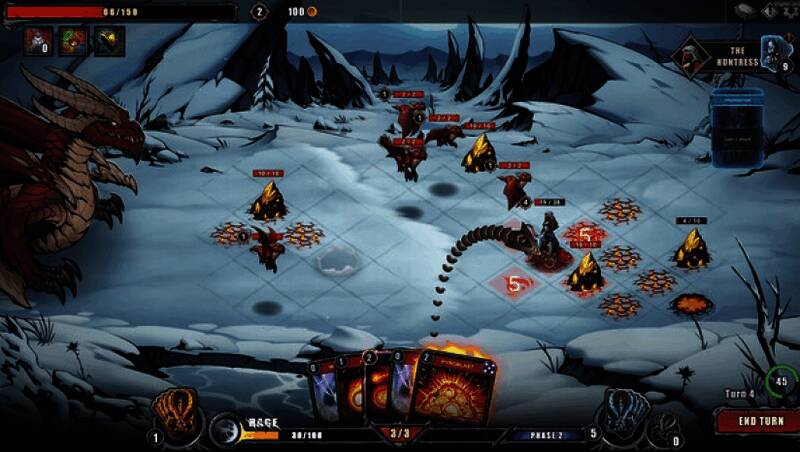This screenshot has height=452, width=800.
Task: Open the map icon in the top bar
Action: [x=744, y=11]
